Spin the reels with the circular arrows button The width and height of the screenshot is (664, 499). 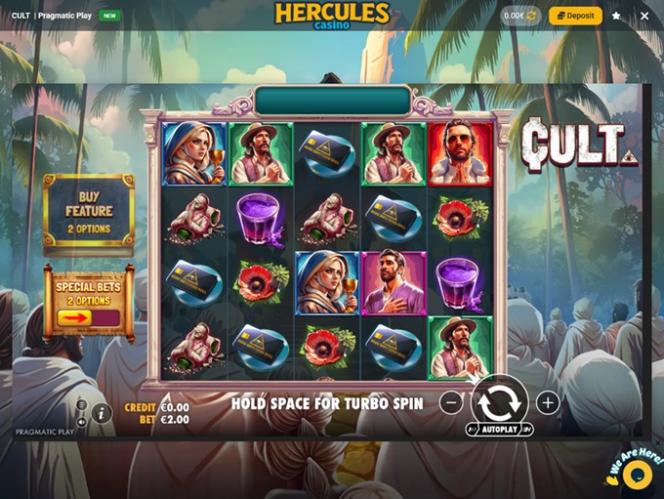click(x=499, y=401)
